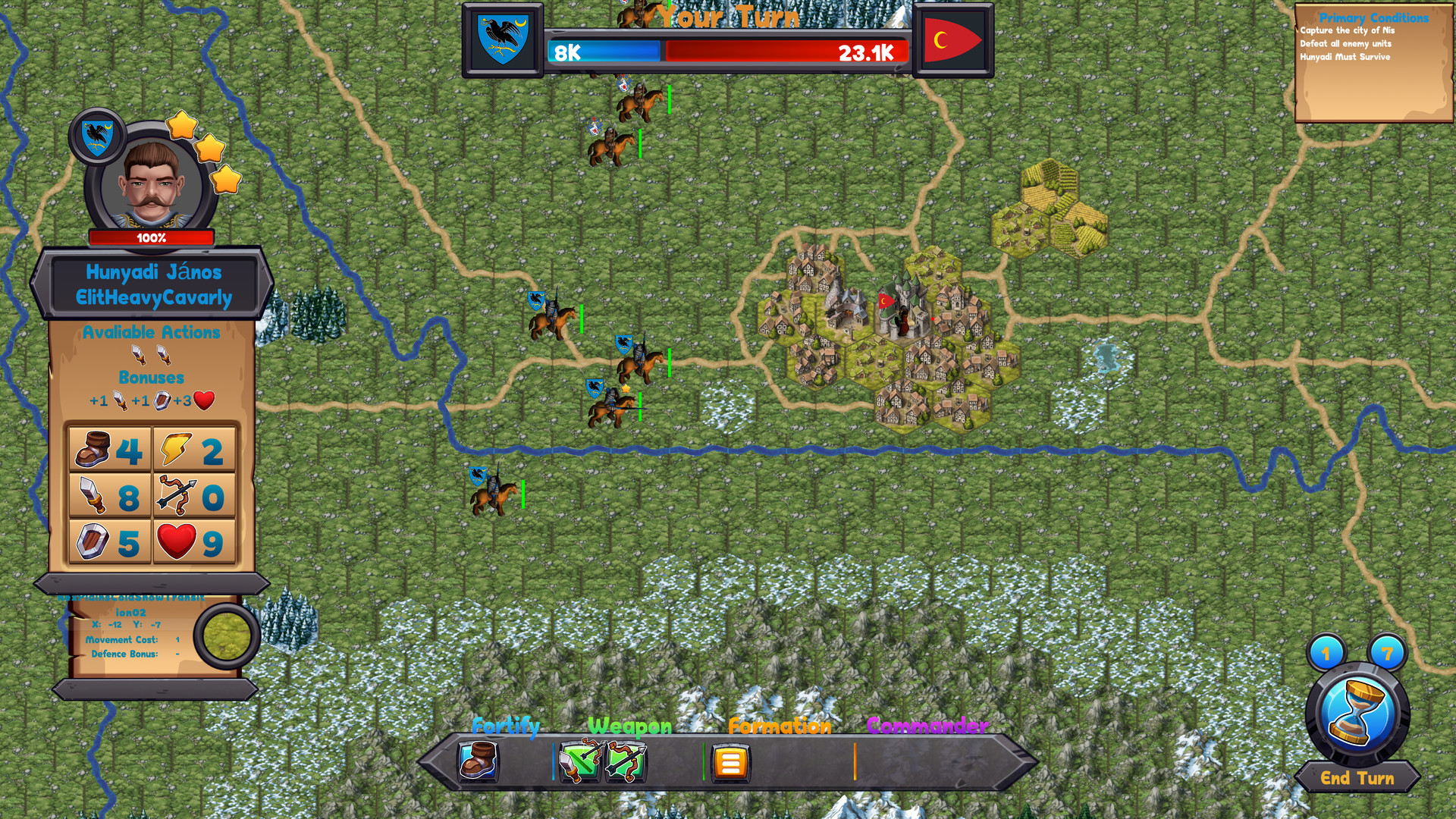Toggle the ranged attack stat showing 0
The image size is (1456, 819).
pos(176,497)
